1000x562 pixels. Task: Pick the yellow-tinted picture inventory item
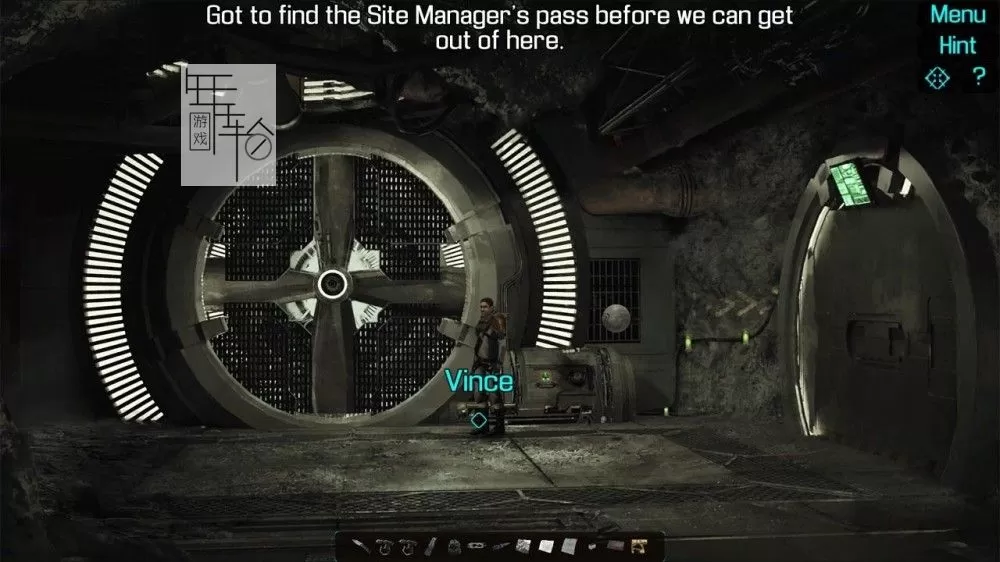[x=638, y=546]
